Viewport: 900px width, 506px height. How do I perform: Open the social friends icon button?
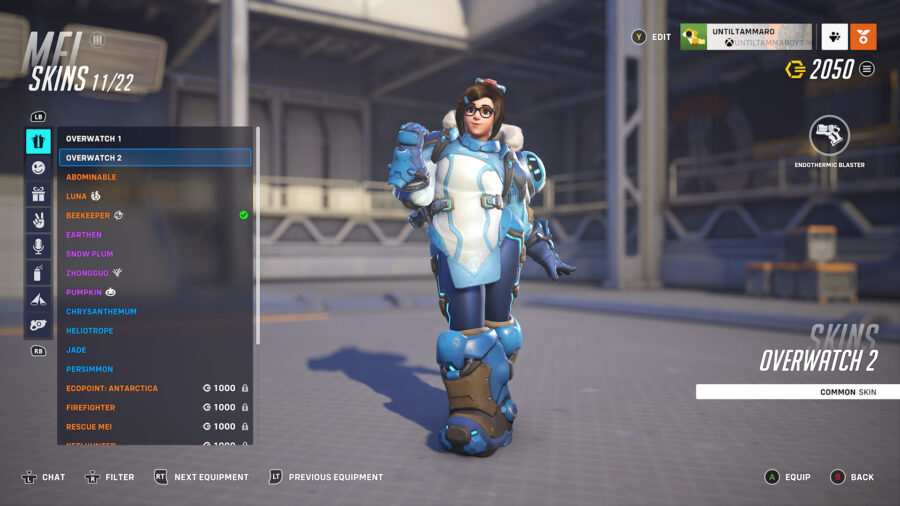point(834,37)
